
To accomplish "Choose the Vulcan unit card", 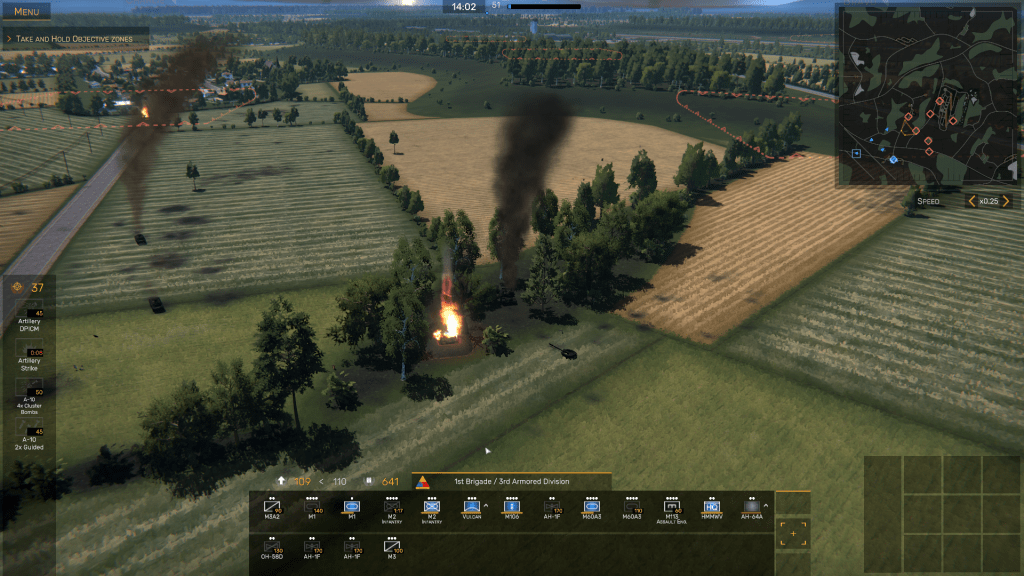I will [470, 509].
